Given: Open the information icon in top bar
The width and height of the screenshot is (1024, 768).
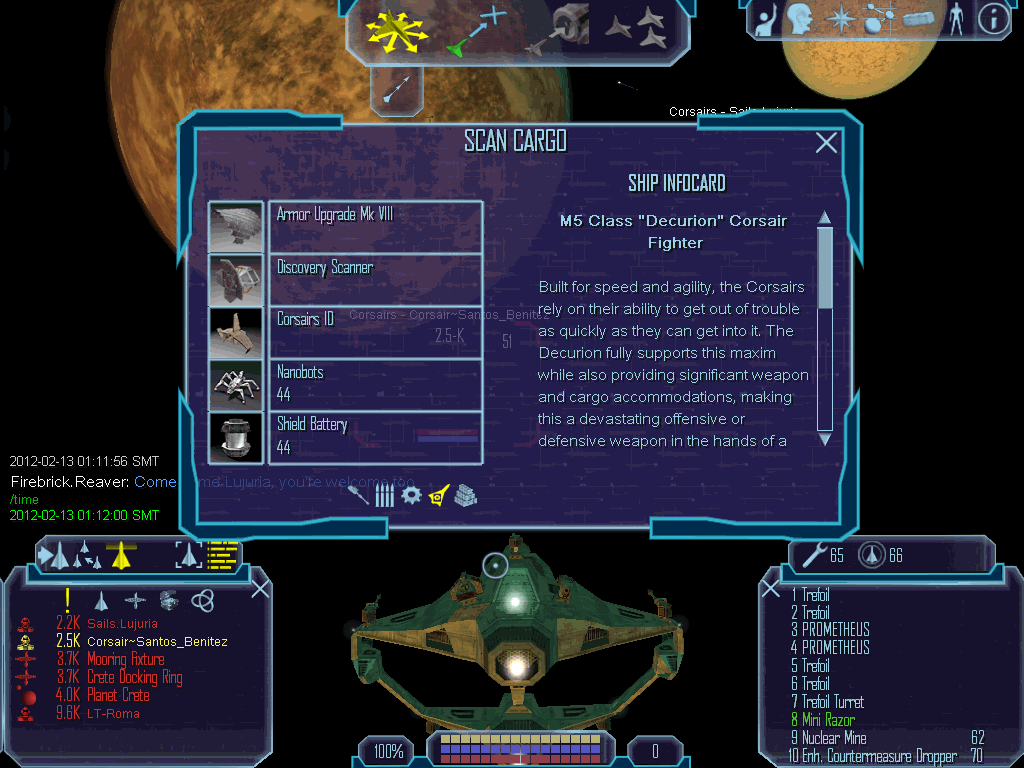Looking at the screenshot, I should coord(992,19).
